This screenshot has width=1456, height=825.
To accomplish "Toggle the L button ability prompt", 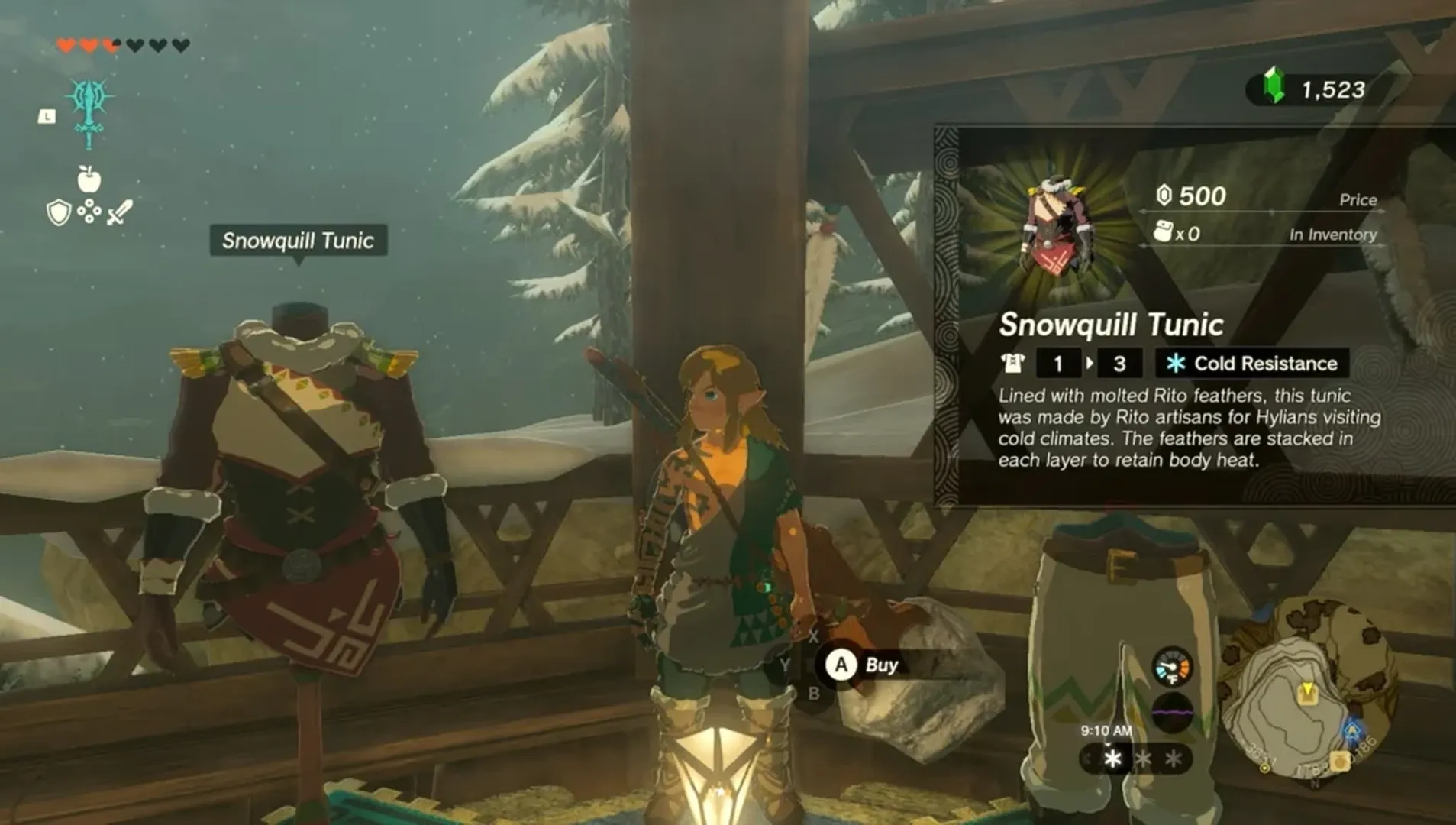I will tap(47, 116).
